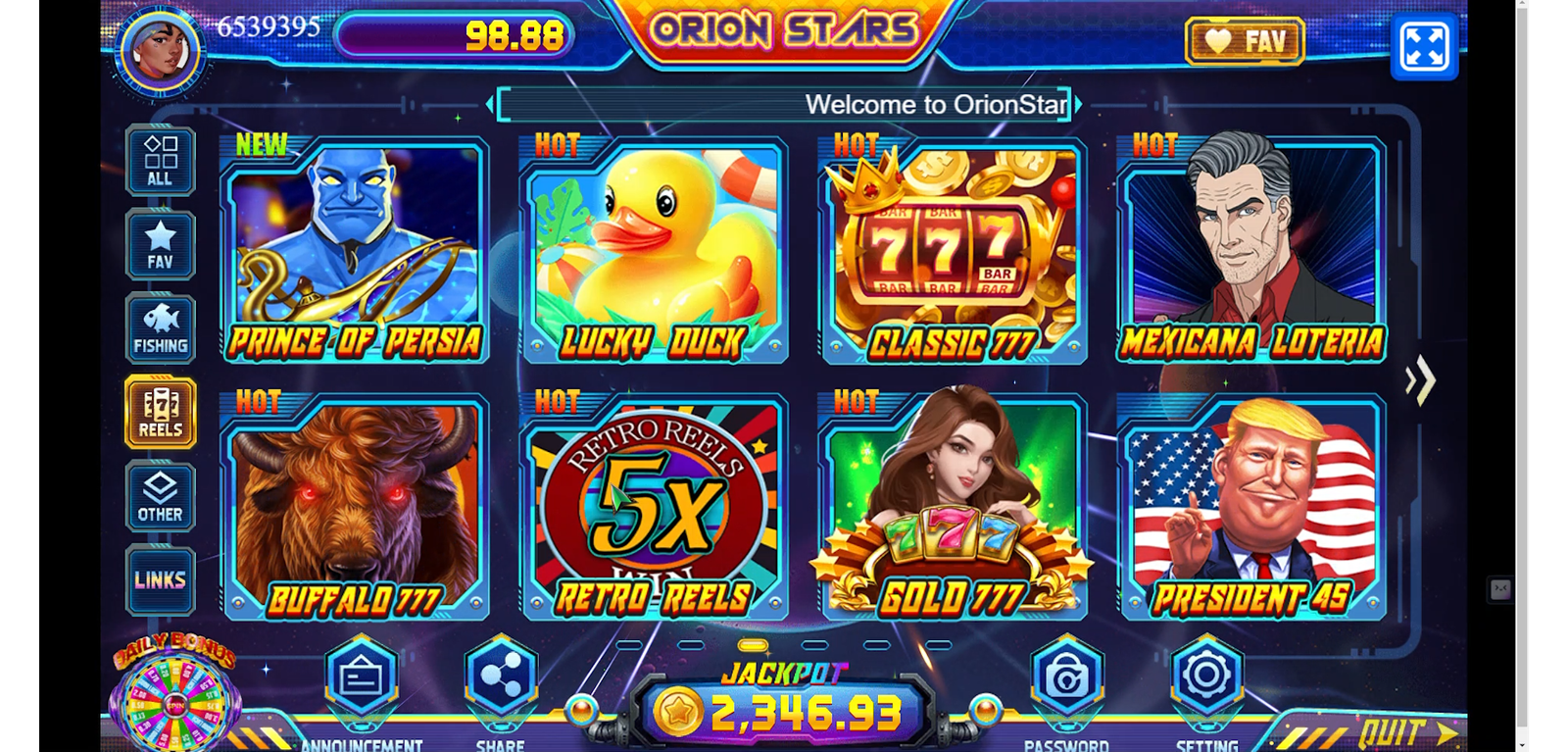Go to next page of games
The width and height of the screenshot is (1568, 752).
tap(1420, 380)
